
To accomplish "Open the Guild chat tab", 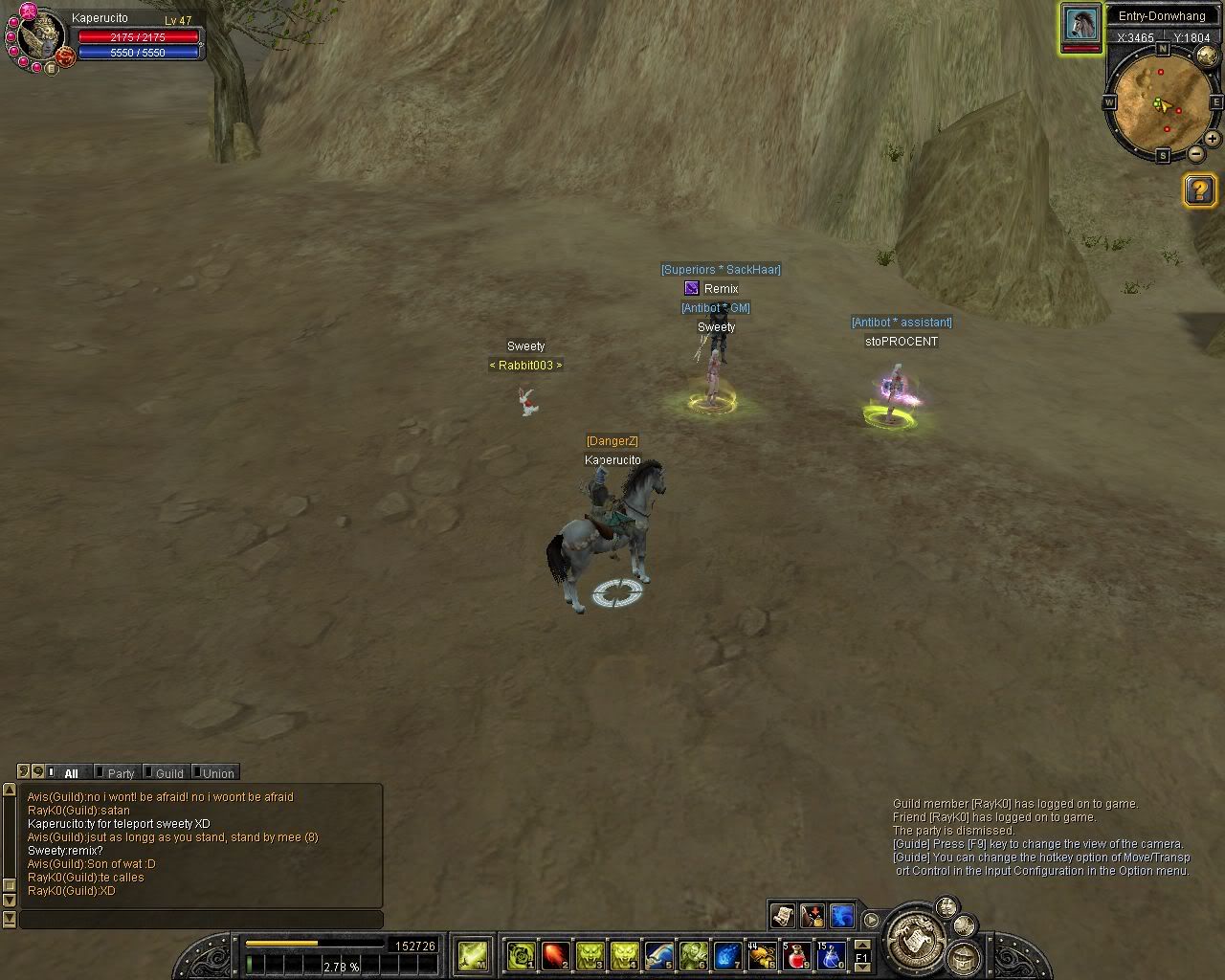I will click(x=168, y=773).
